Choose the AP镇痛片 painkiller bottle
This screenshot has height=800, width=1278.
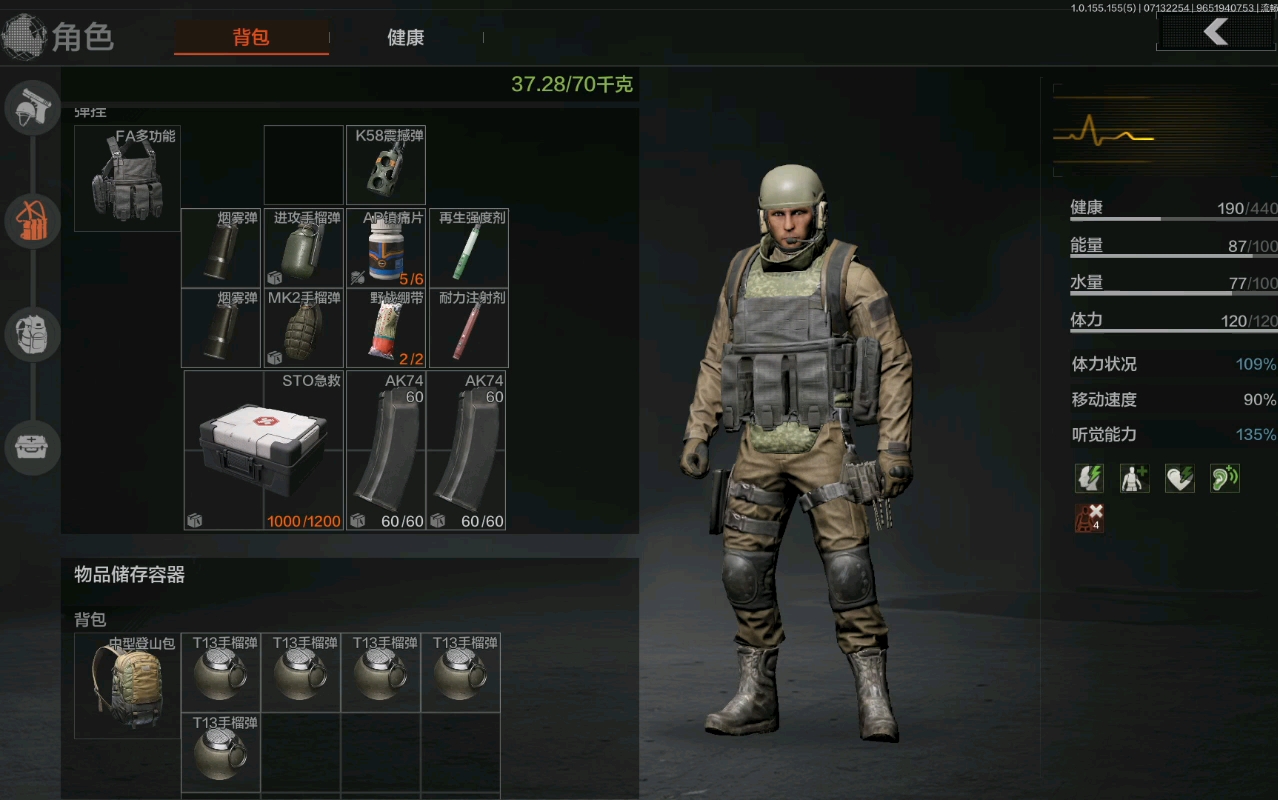385,248
